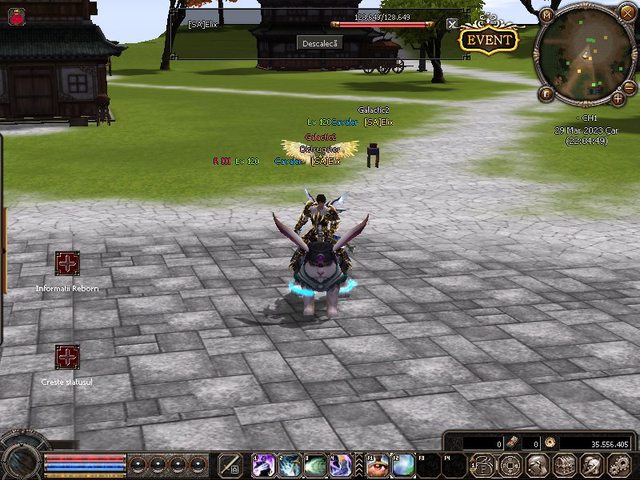Image resolution: width=640 pixels, height=480 pixels.
Task: Use the green swirl skill in the hotbar
Action: click(315, 464)
